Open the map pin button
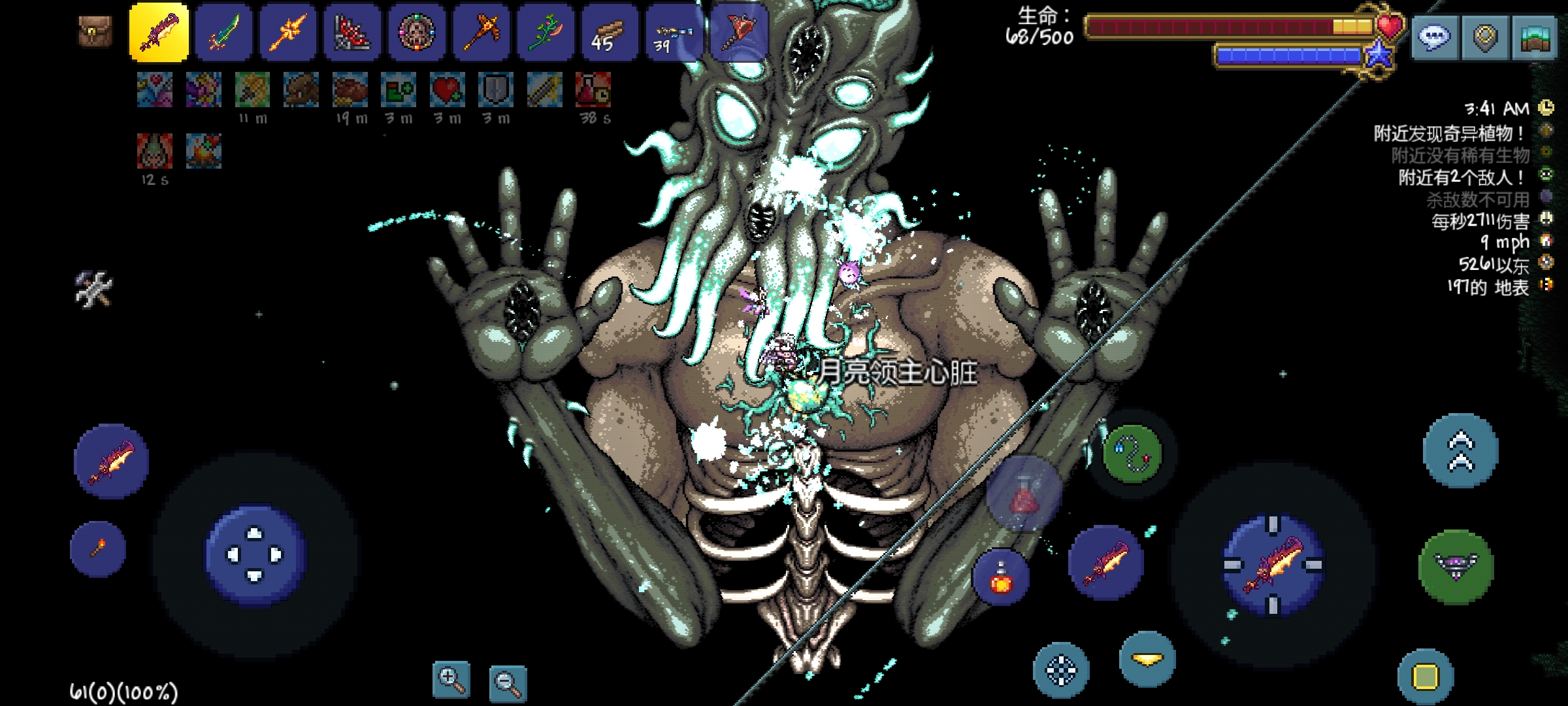Viewport: 1568px width, 706px height. [x=1485, y=38]
